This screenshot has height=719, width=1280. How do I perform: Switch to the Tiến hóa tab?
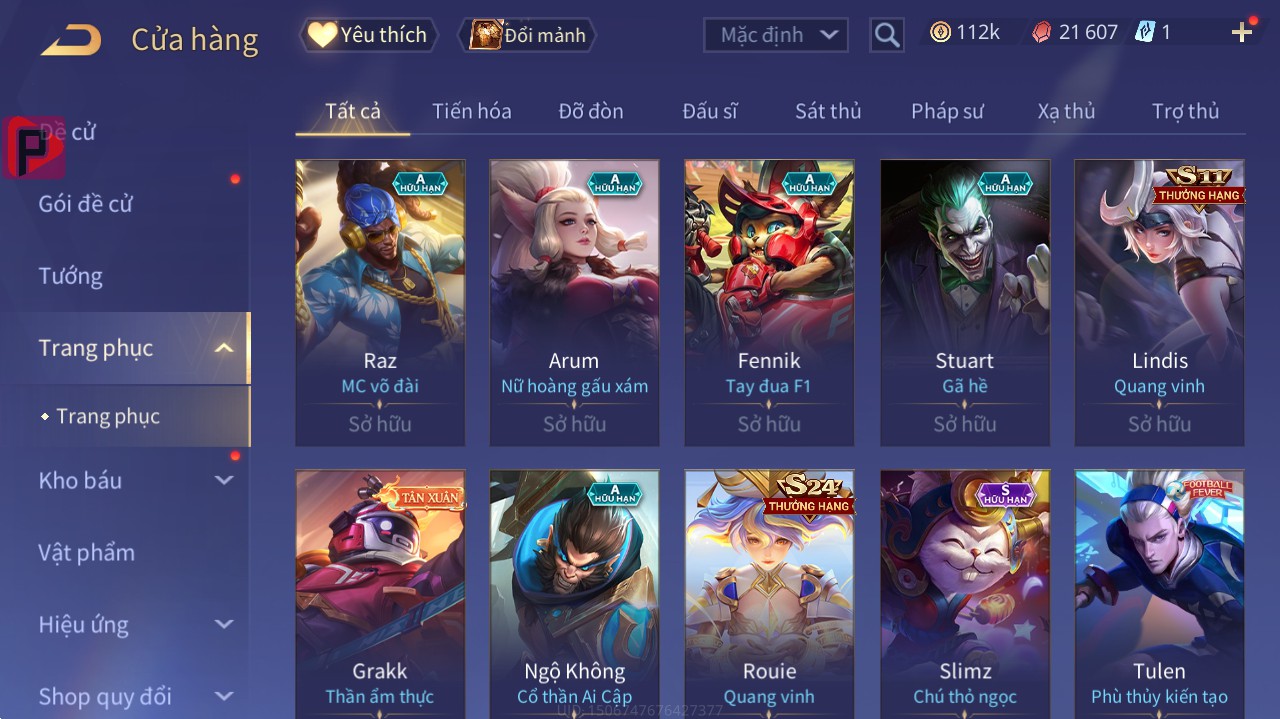tap(471, 111)
